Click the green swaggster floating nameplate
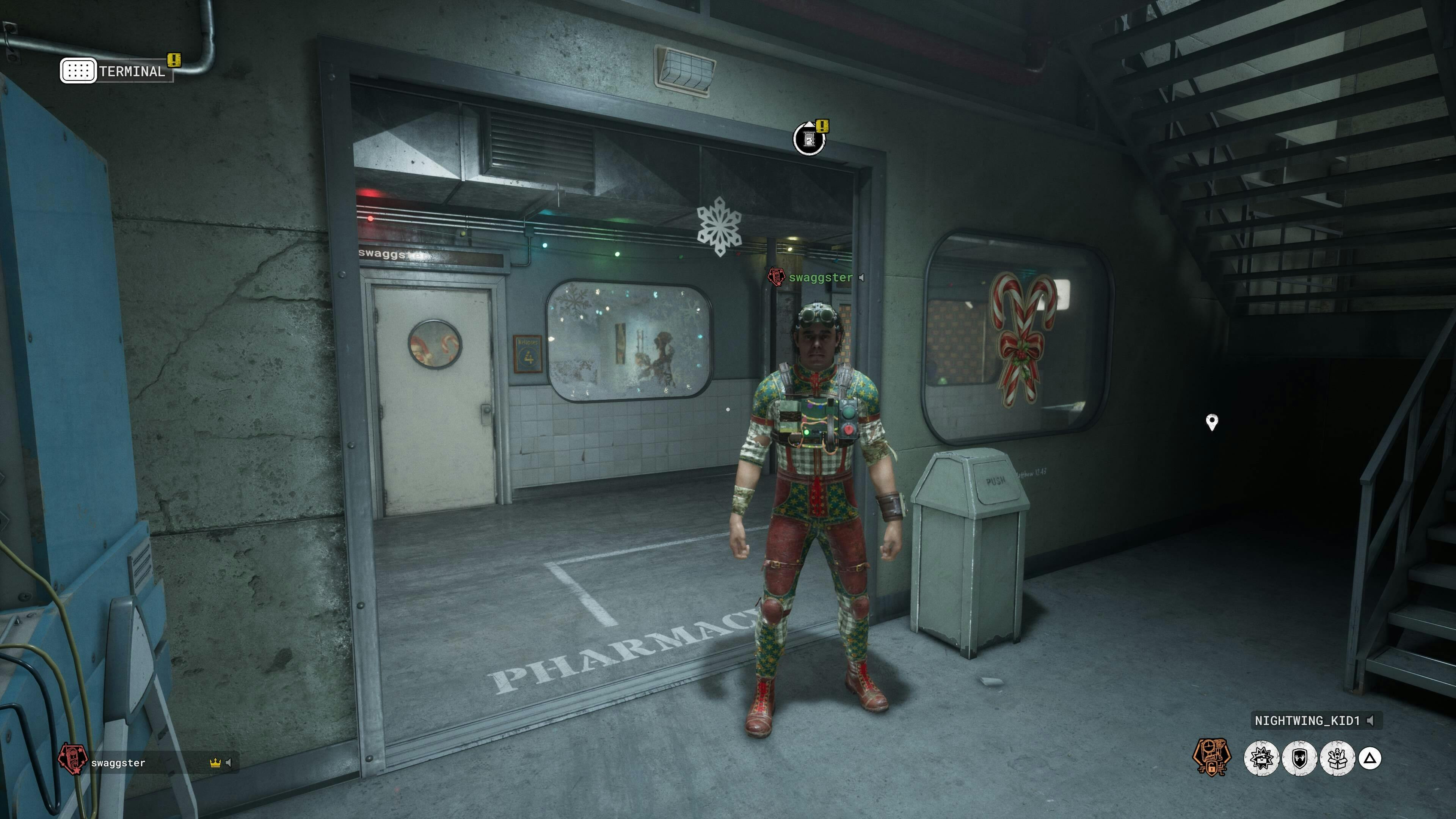Viewport: 1456px width, 819px height. [820, 278]
